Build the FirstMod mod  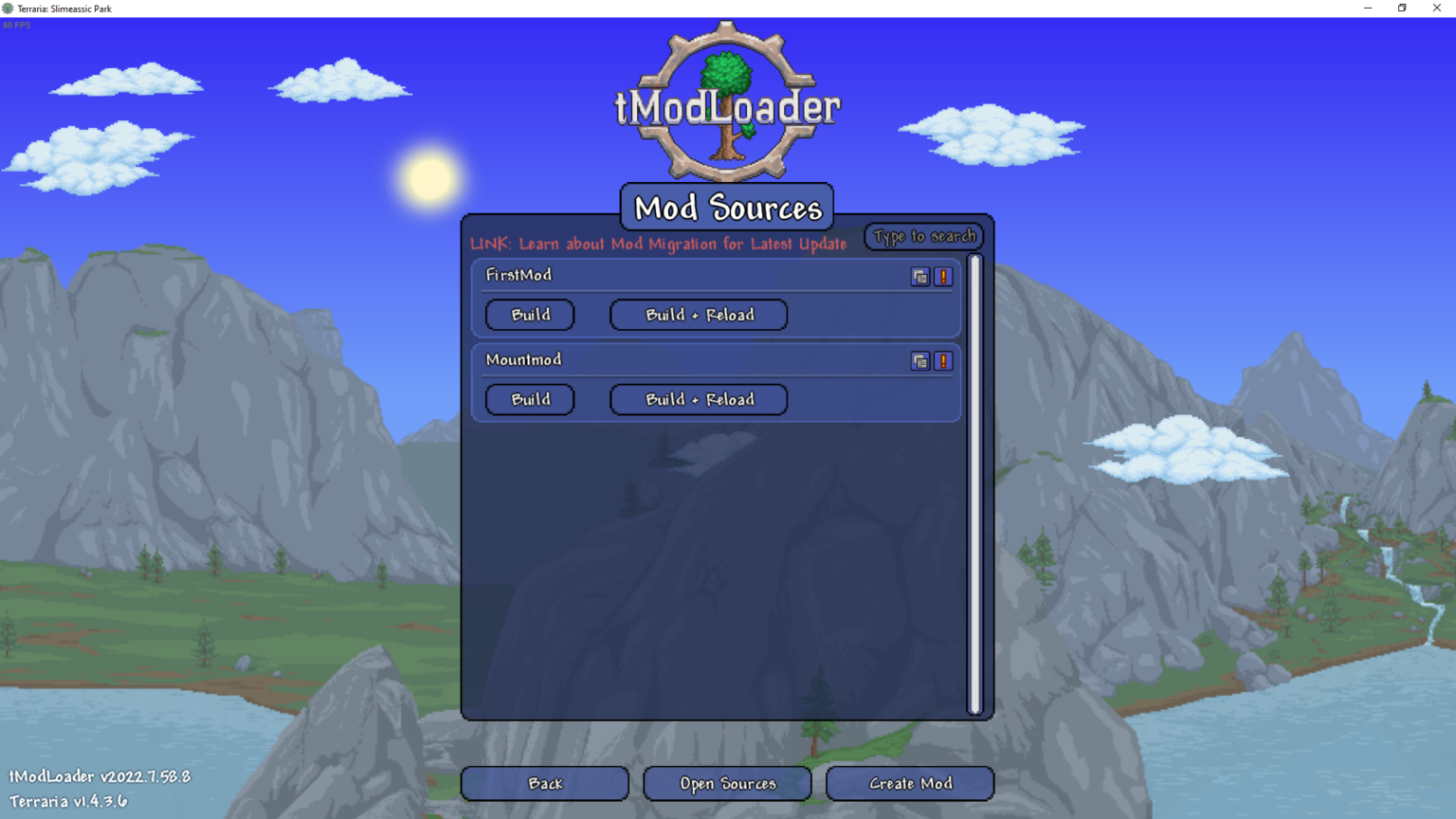pos(530,315)
